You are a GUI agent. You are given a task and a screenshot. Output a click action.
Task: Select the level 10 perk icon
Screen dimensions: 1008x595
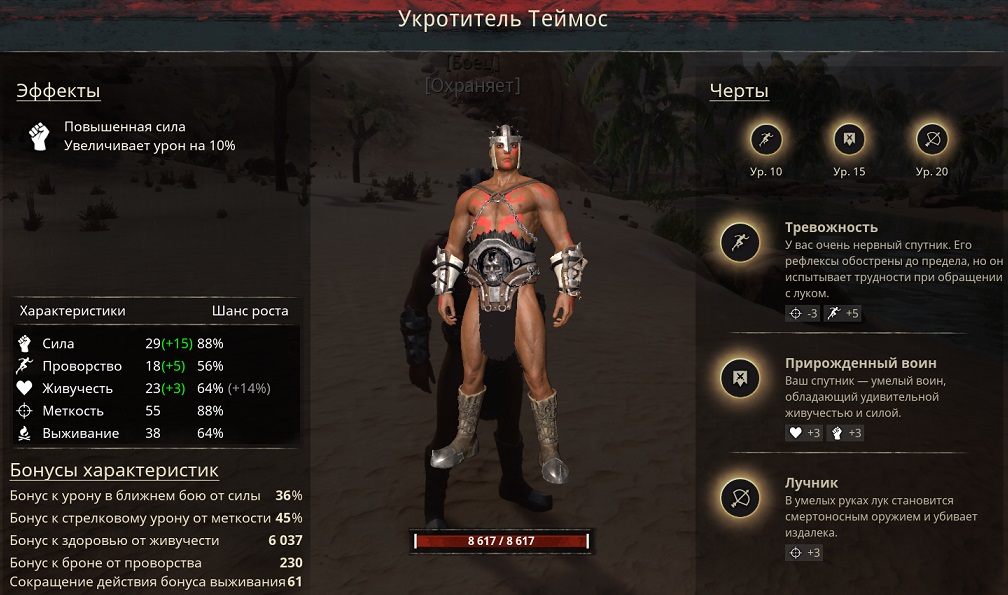pos(766,139)
